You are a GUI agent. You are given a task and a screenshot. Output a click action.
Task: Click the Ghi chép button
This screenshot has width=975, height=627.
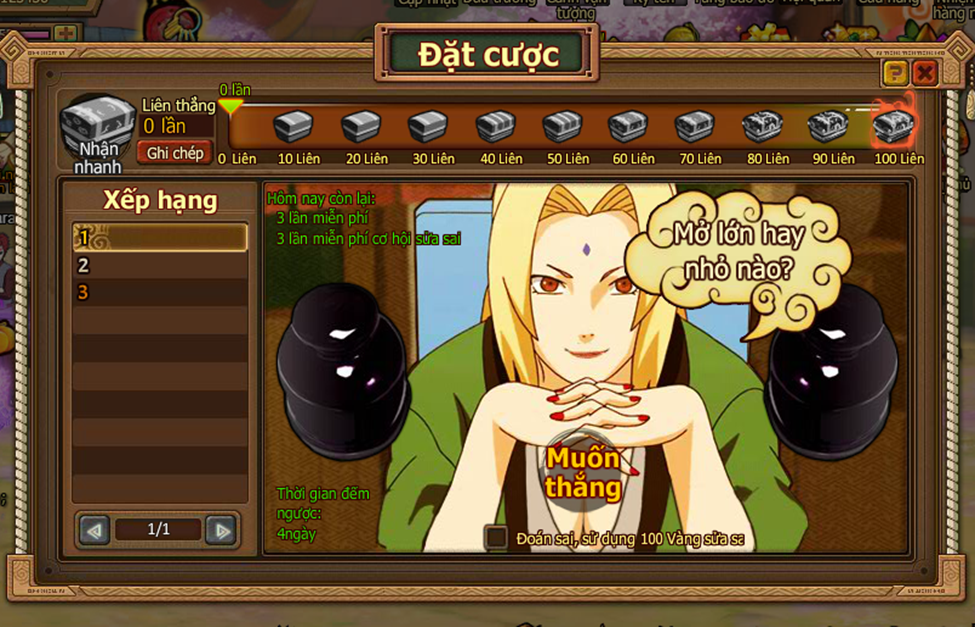point(175,153)
